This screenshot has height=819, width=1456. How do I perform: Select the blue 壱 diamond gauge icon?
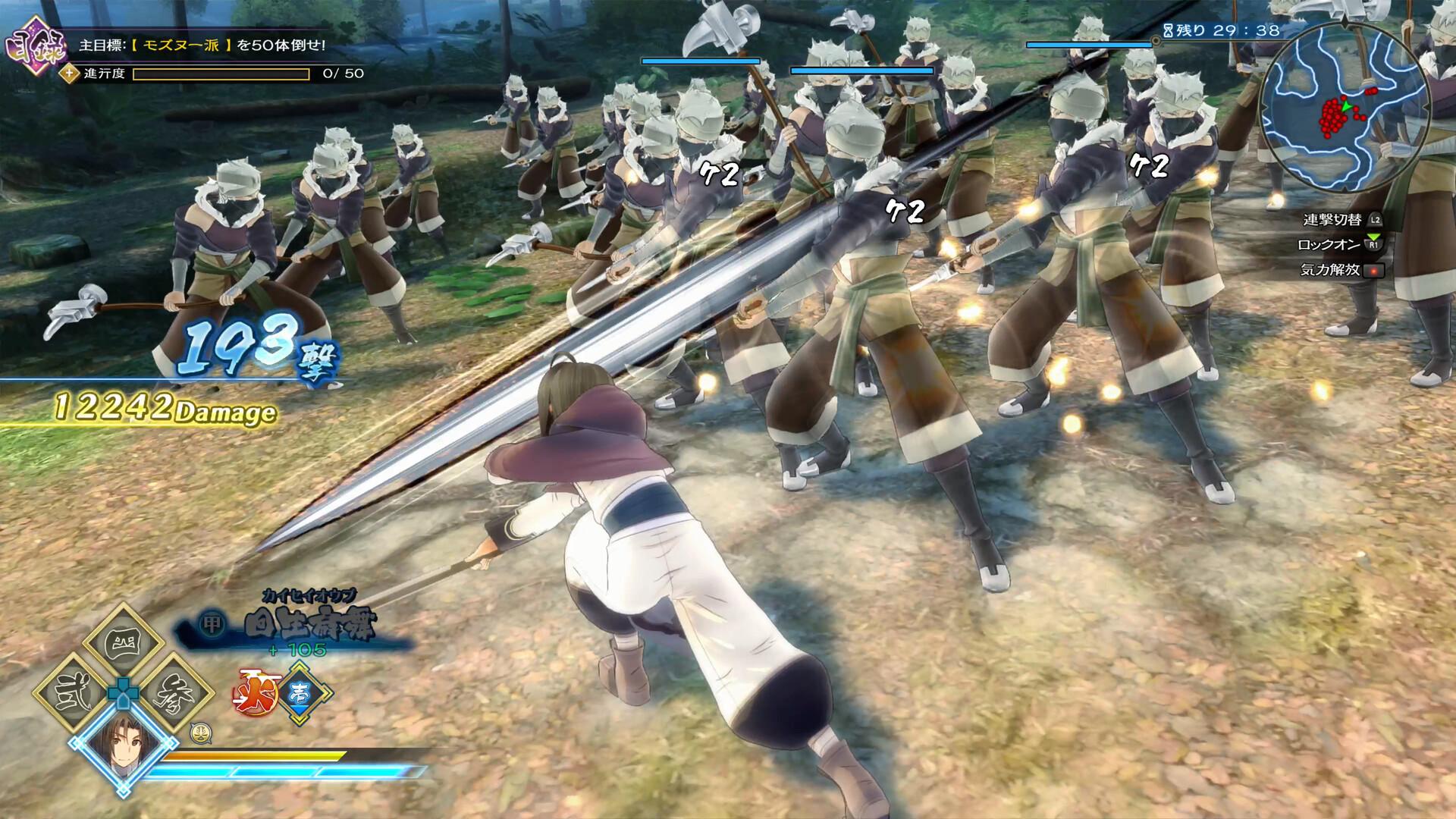300,692
